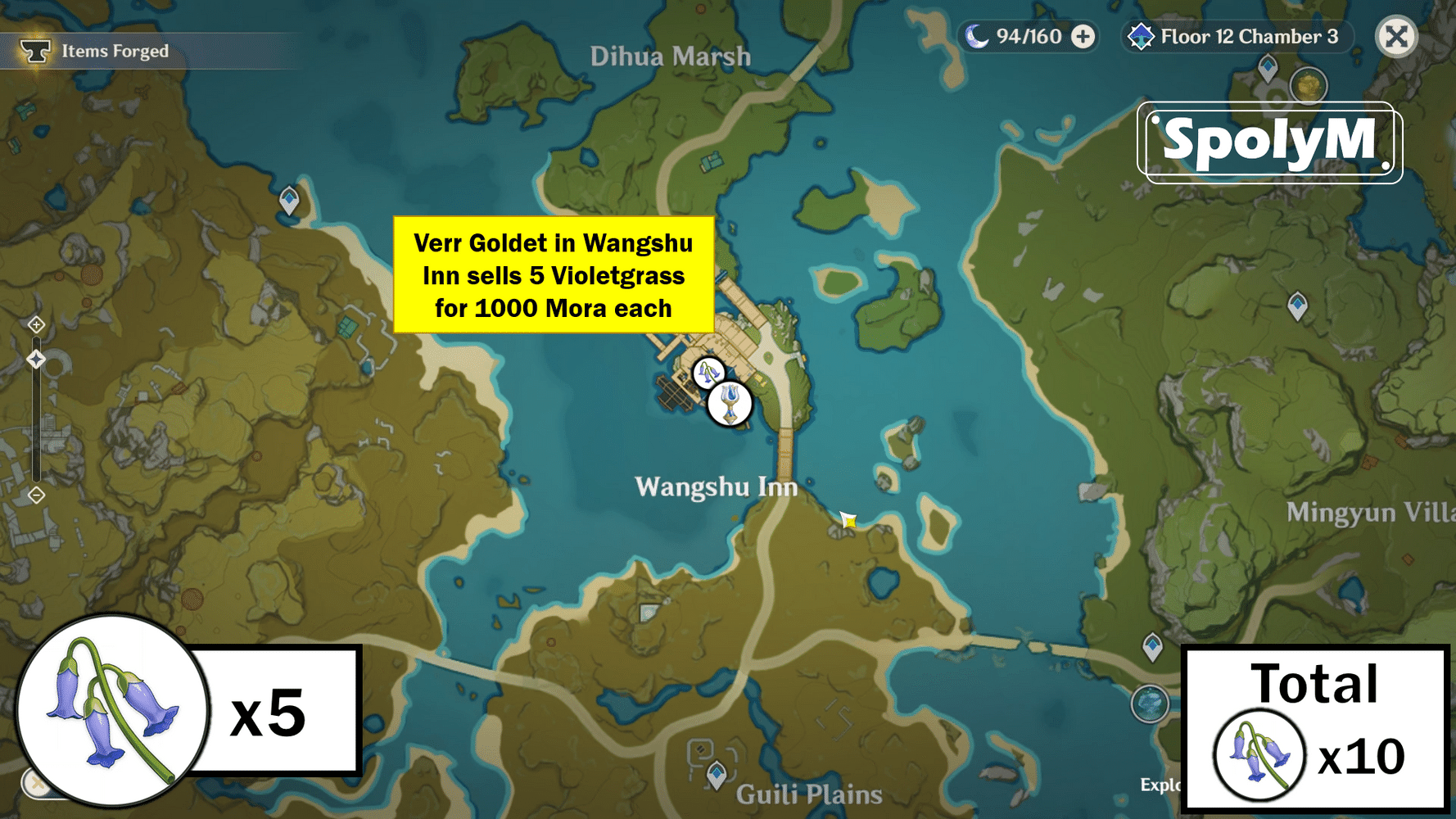The image size is (1456, 819).
Task: Zoom out with the minus control on the left
Action: click(36, 494)
